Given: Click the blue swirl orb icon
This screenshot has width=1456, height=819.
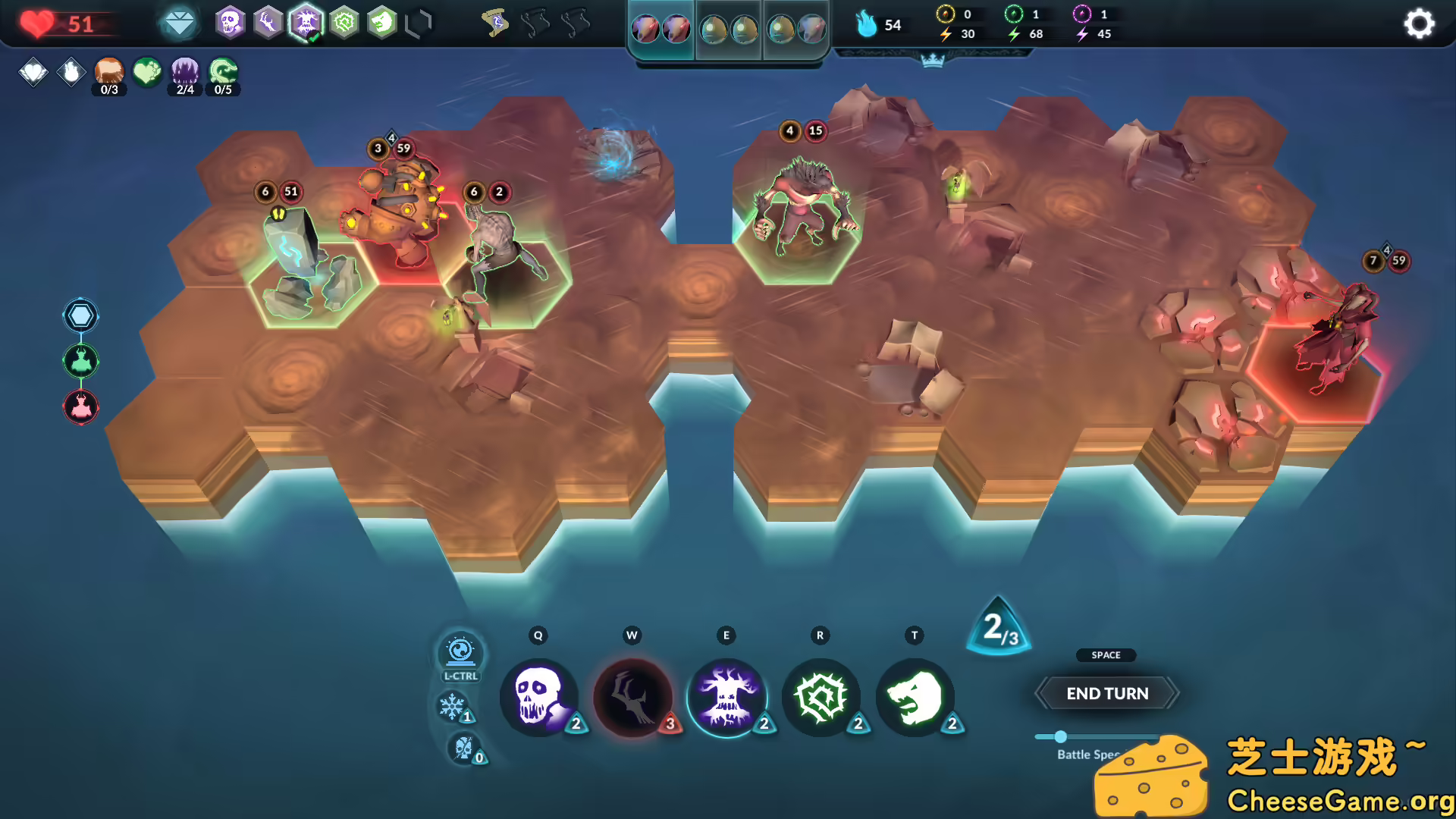Looking at the screenshot, I should 460,651.
